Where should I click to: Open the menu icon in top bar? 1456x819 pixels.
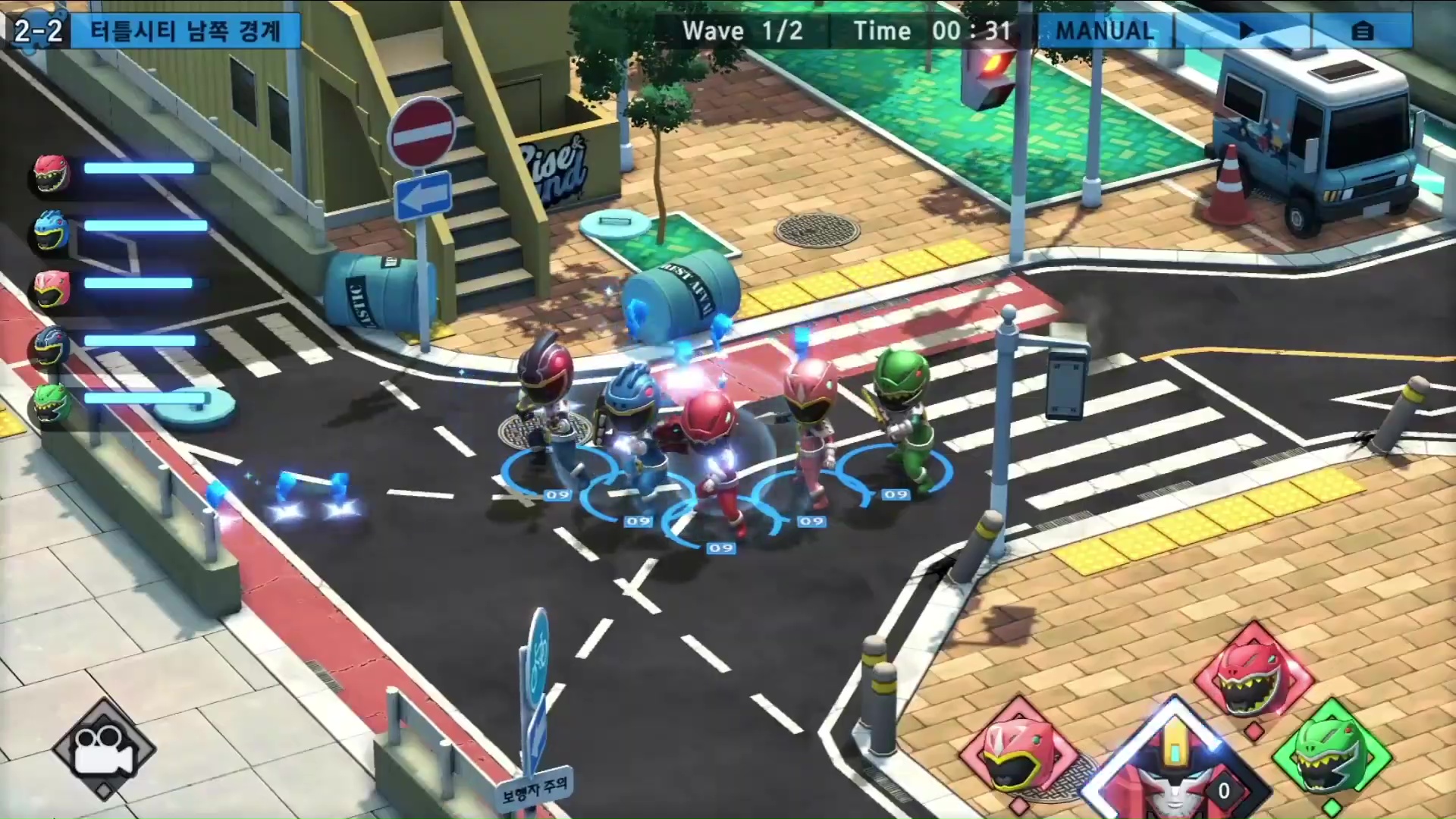(1362, 31)
